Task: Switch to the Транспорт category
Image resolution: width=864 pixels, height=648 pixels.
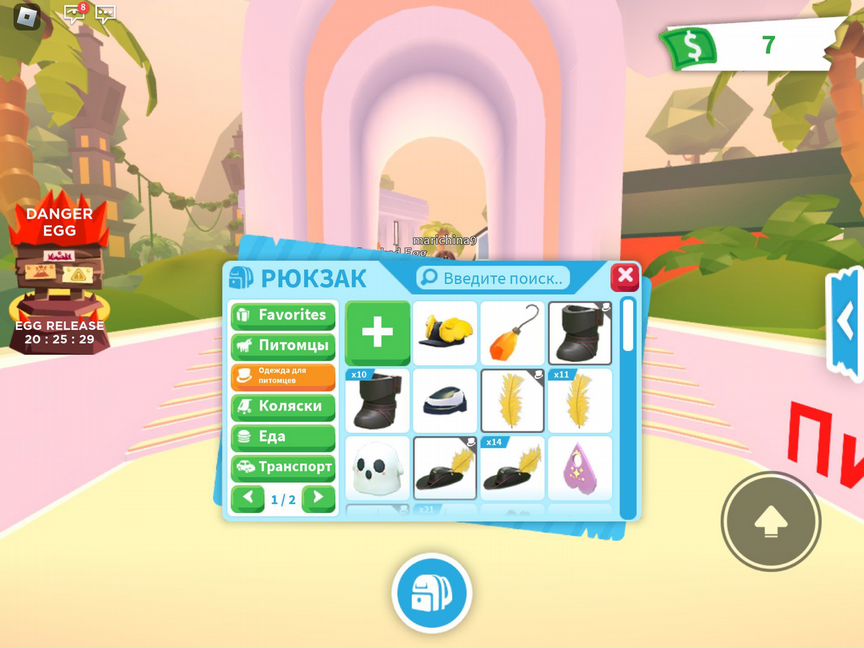Action: tap(283, 467)
